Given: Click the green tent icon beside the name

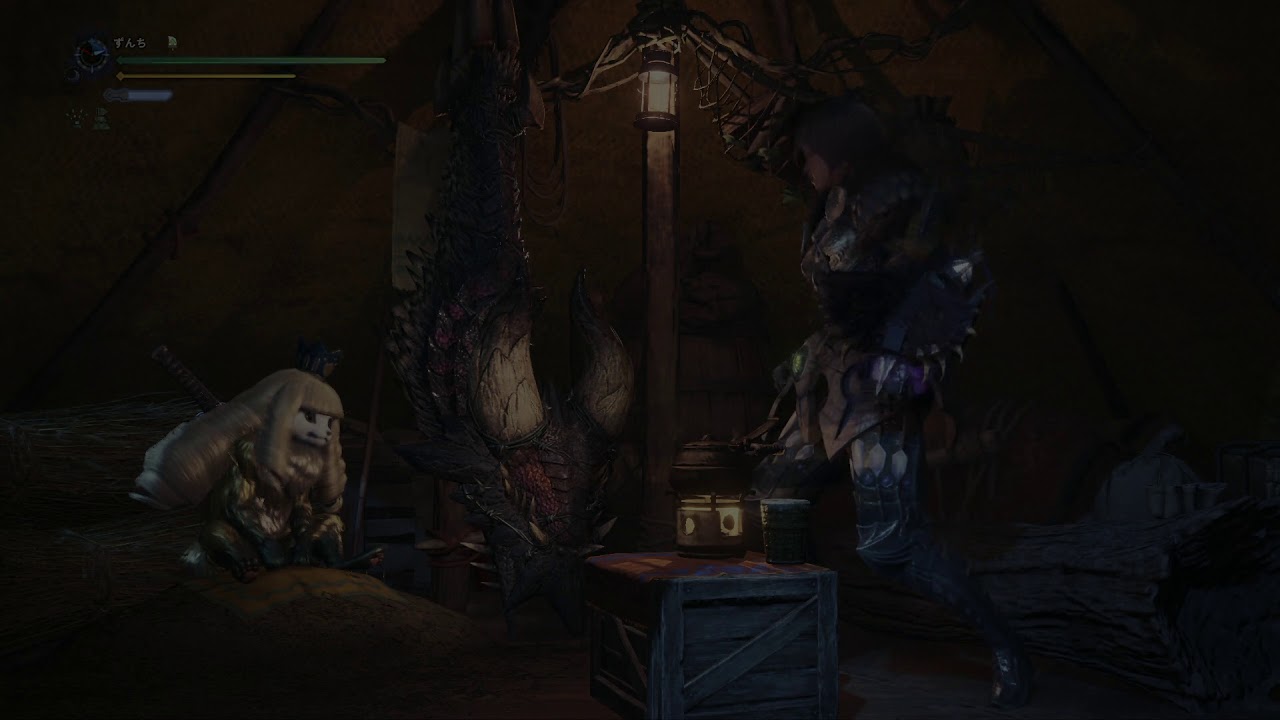Looking at the screenshot, I should coord(172,42).
